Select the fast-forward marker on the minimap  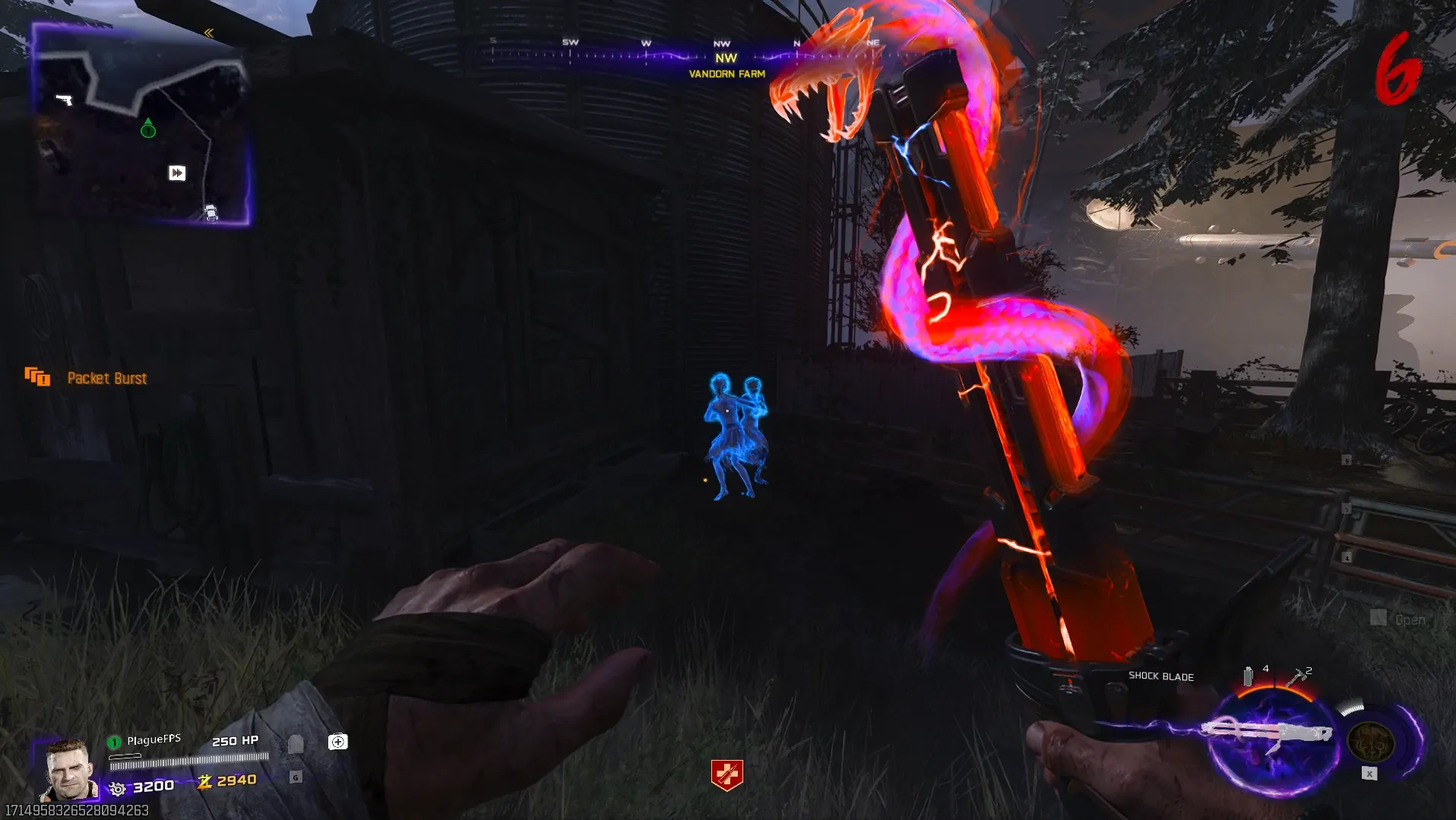point(177,173)
